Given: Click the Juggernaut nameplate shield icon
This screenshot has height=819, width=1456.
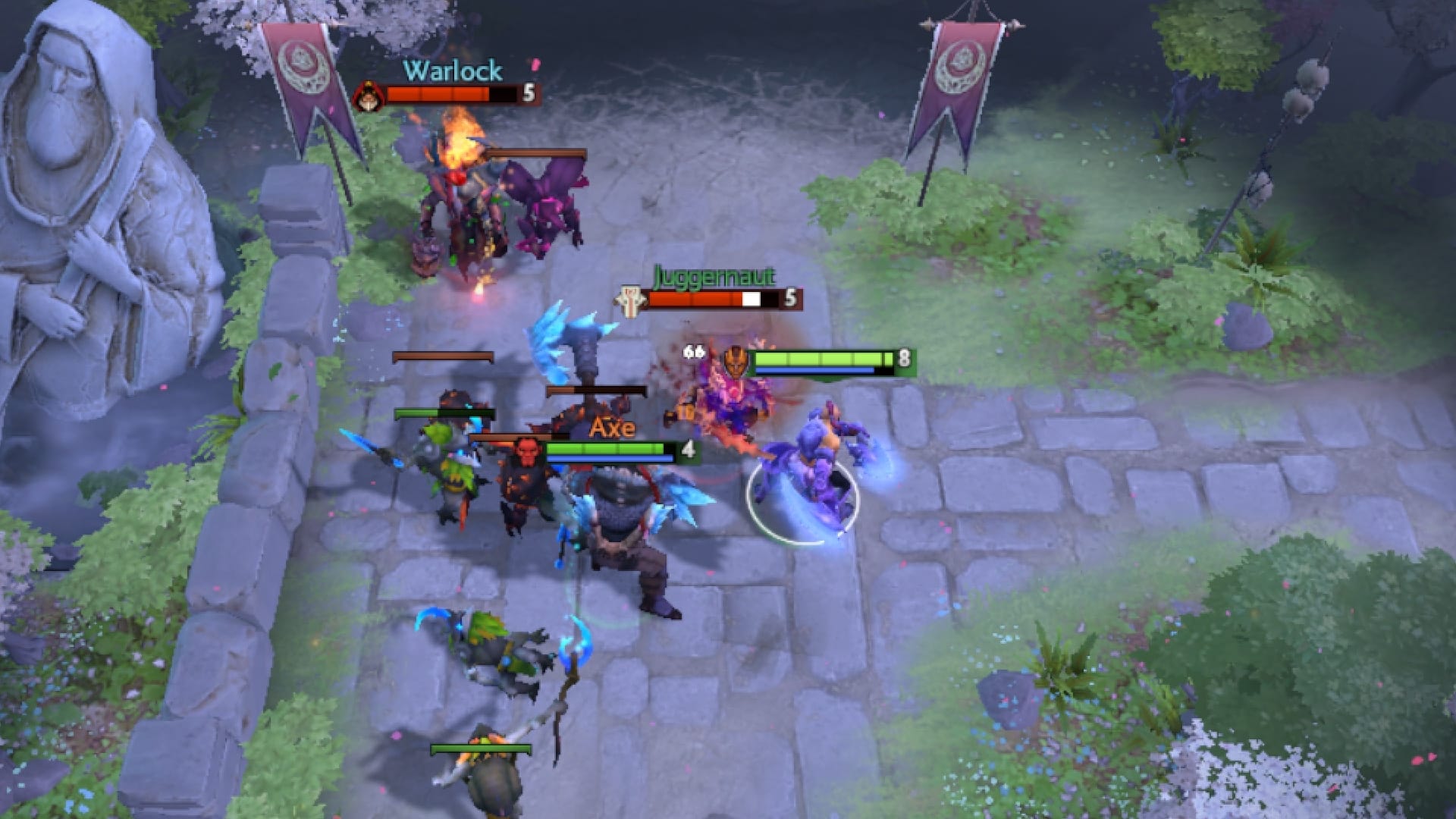Looking at the screenshot, I should click(x=629, y=299).
